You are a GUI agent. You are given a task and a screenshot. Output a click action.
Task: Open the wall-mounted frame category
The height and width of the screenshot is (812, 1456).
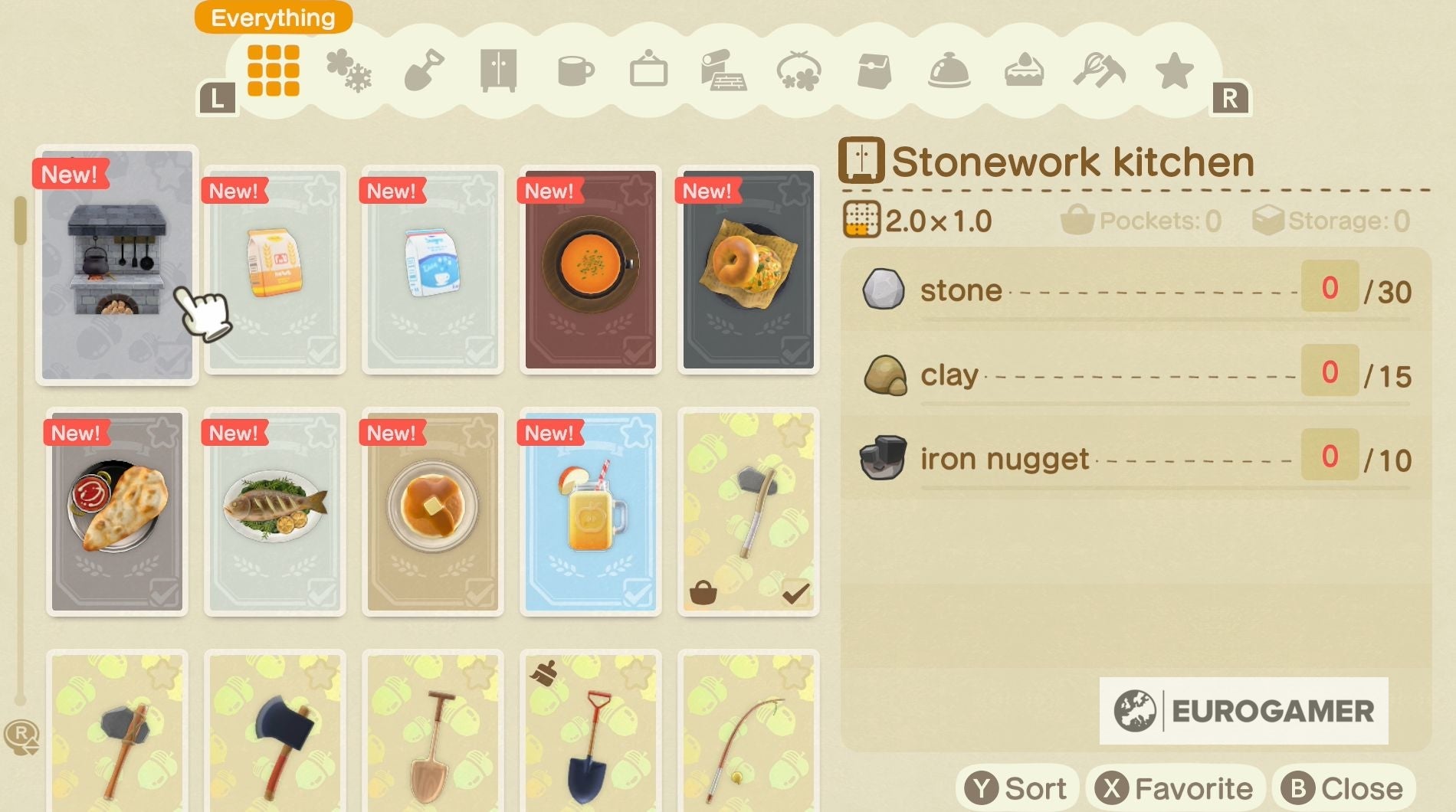648,70
